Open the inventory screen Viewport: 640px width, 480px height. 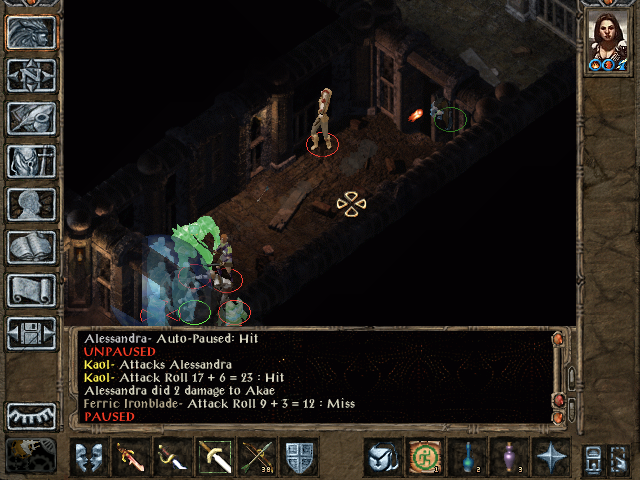click(31, 161)
